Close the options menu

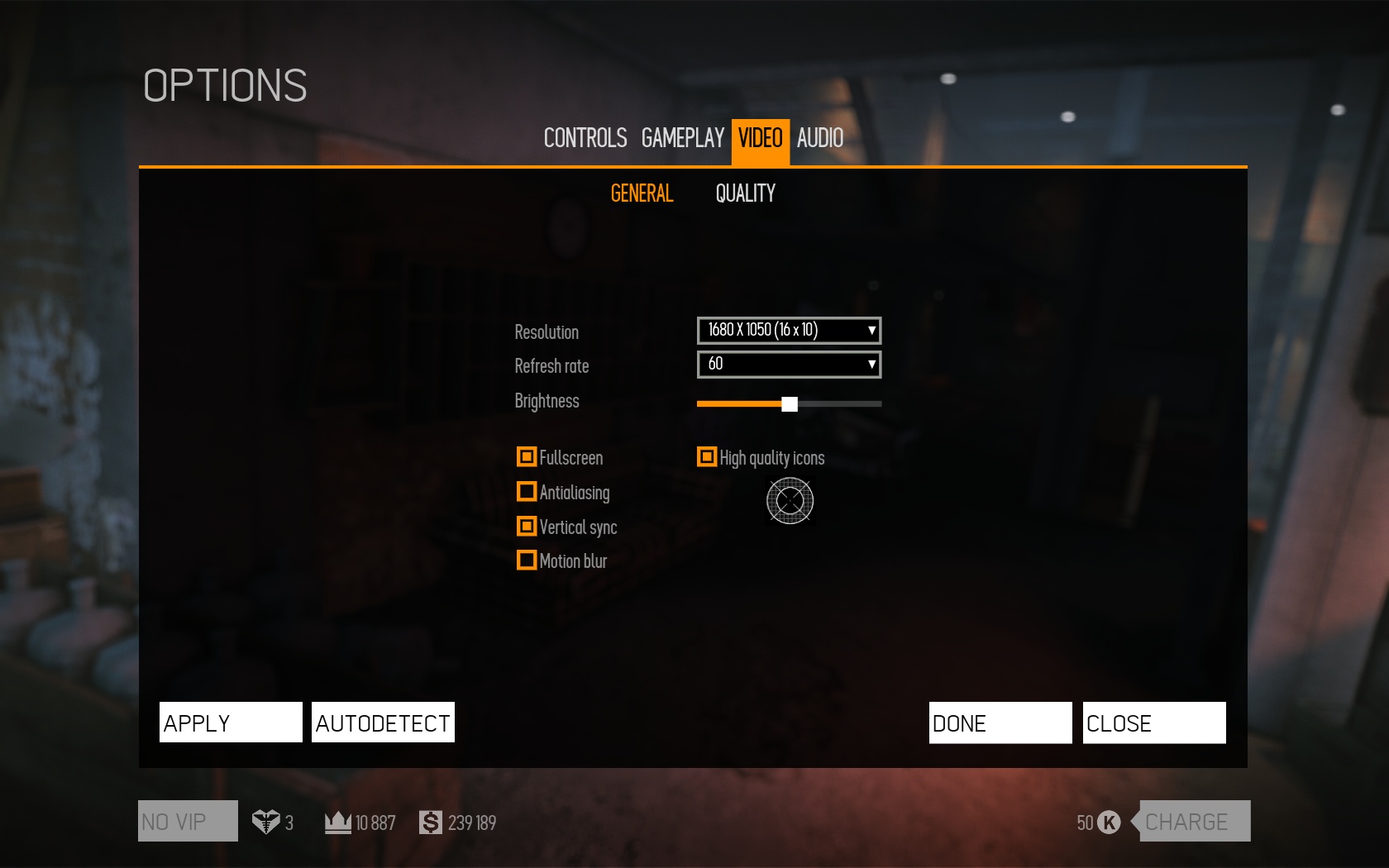click(1154, 723)
